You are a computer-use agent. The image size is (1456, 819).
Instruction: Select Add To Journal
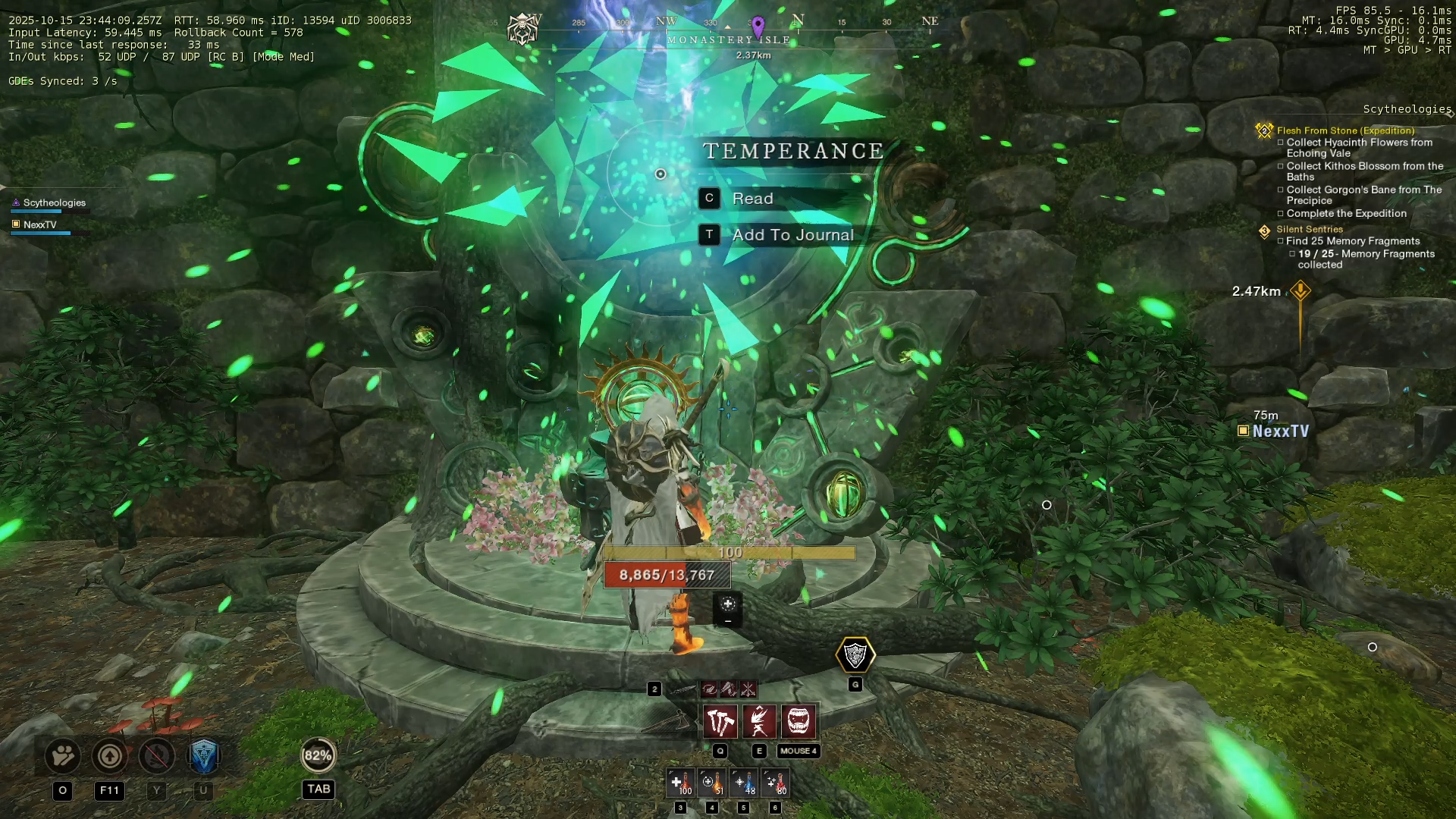(792, 235)
